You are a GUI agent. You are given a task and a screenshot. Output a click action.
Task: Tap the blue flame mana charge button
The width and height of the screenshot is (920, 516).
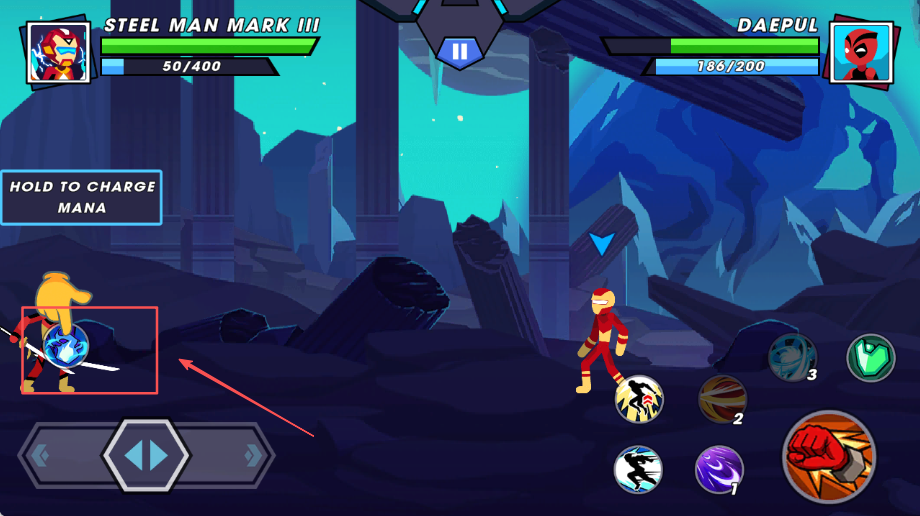pyautogui.click(x=67, y=346)
